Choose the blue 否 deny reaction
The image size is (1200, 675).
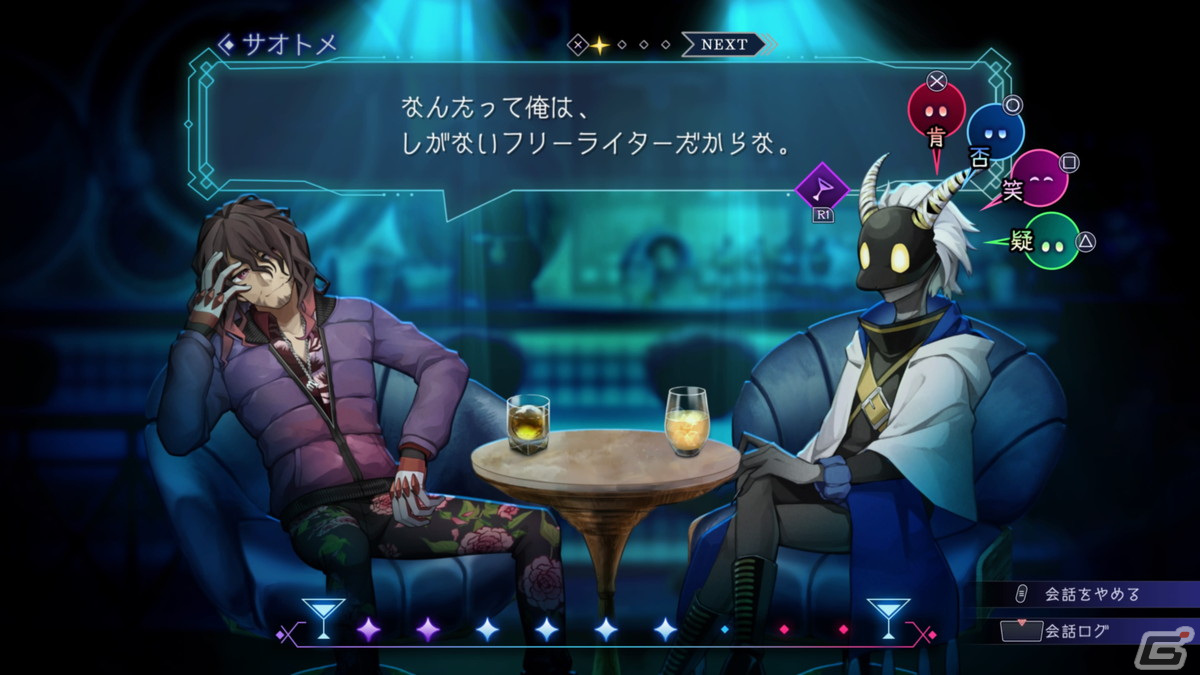994,132
